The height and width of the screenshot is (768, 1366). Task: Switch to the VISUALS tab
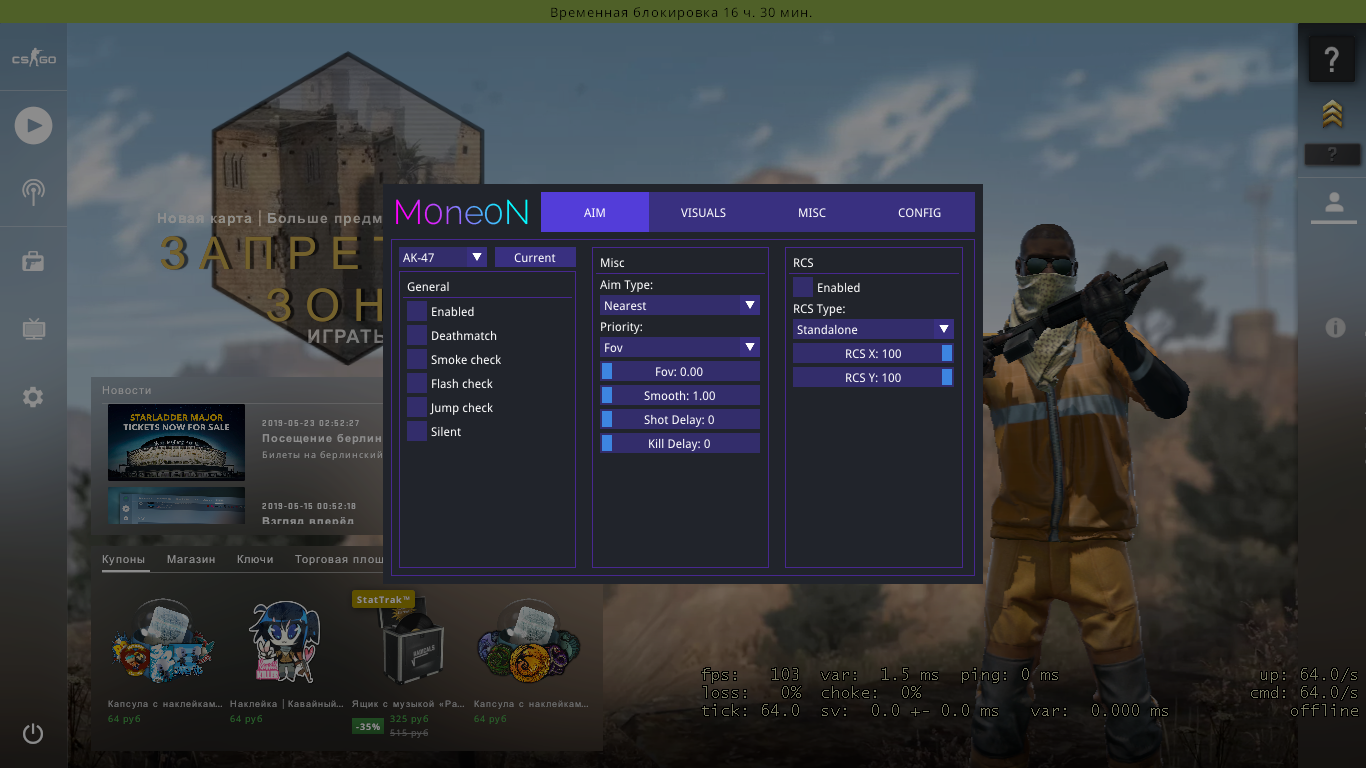(703, 212)
